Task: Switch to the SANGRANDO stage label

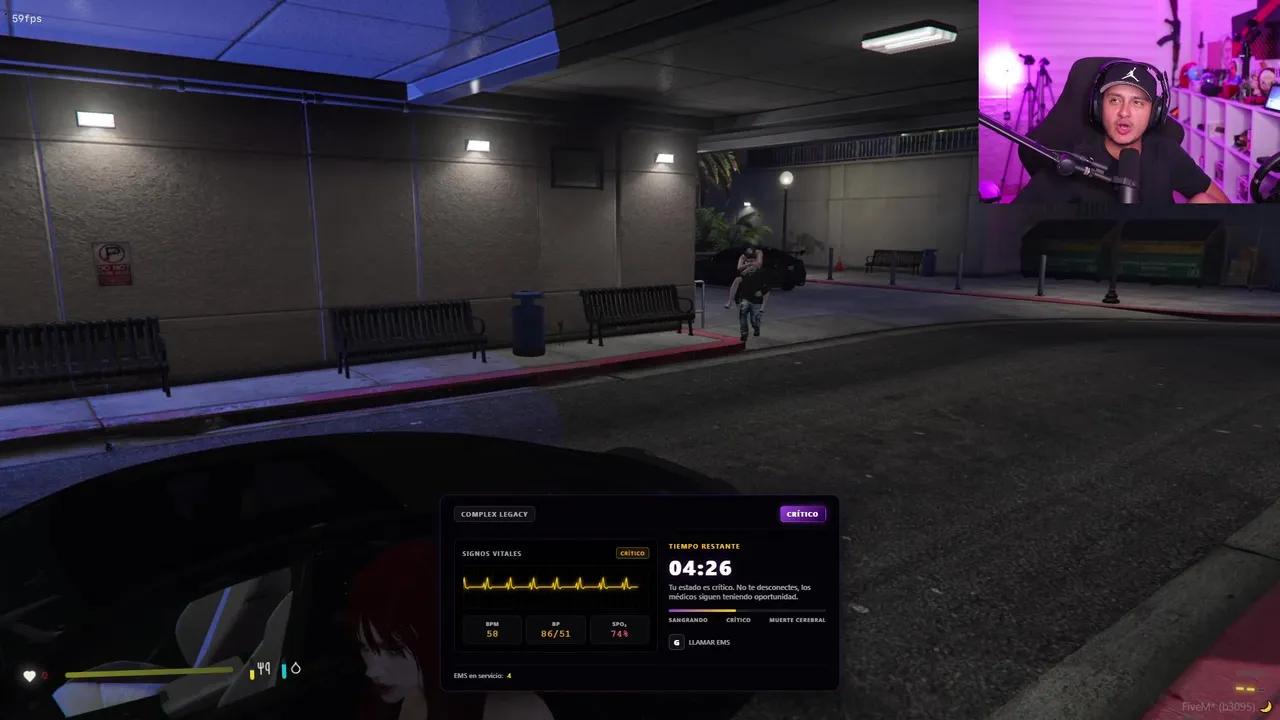Action: click(687, 620)
